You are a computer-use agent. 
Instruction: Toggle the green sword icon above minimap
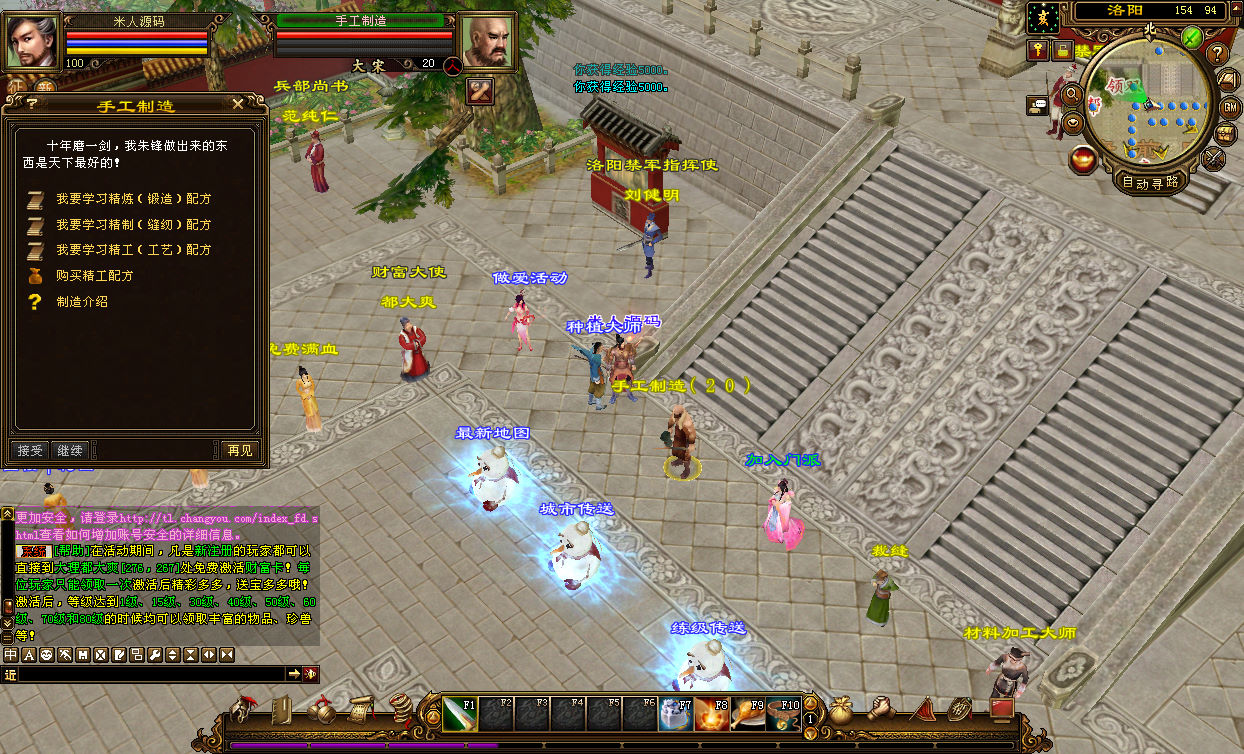point(1191,38)
